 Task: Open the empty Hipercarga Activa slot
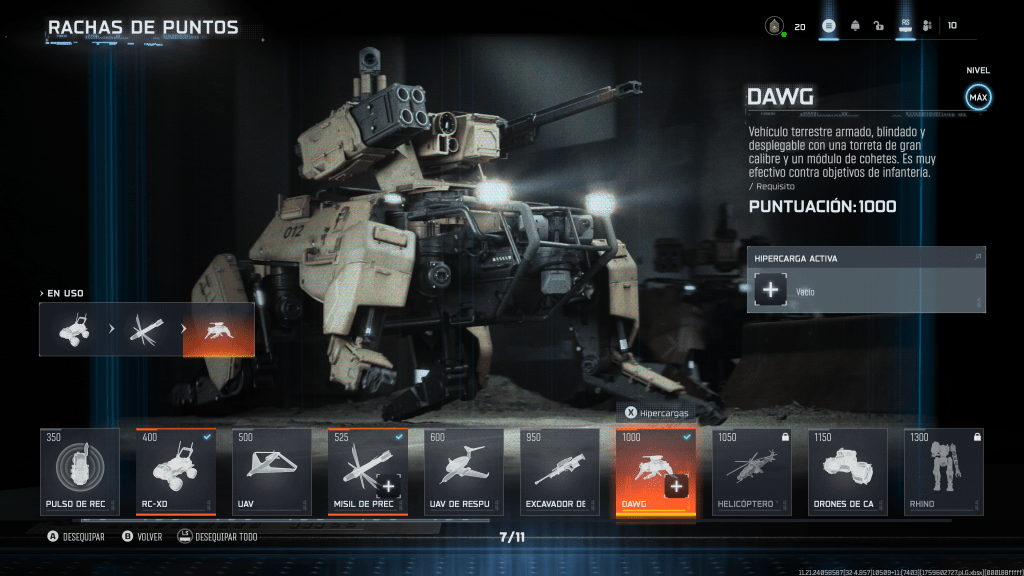(771, 291)
